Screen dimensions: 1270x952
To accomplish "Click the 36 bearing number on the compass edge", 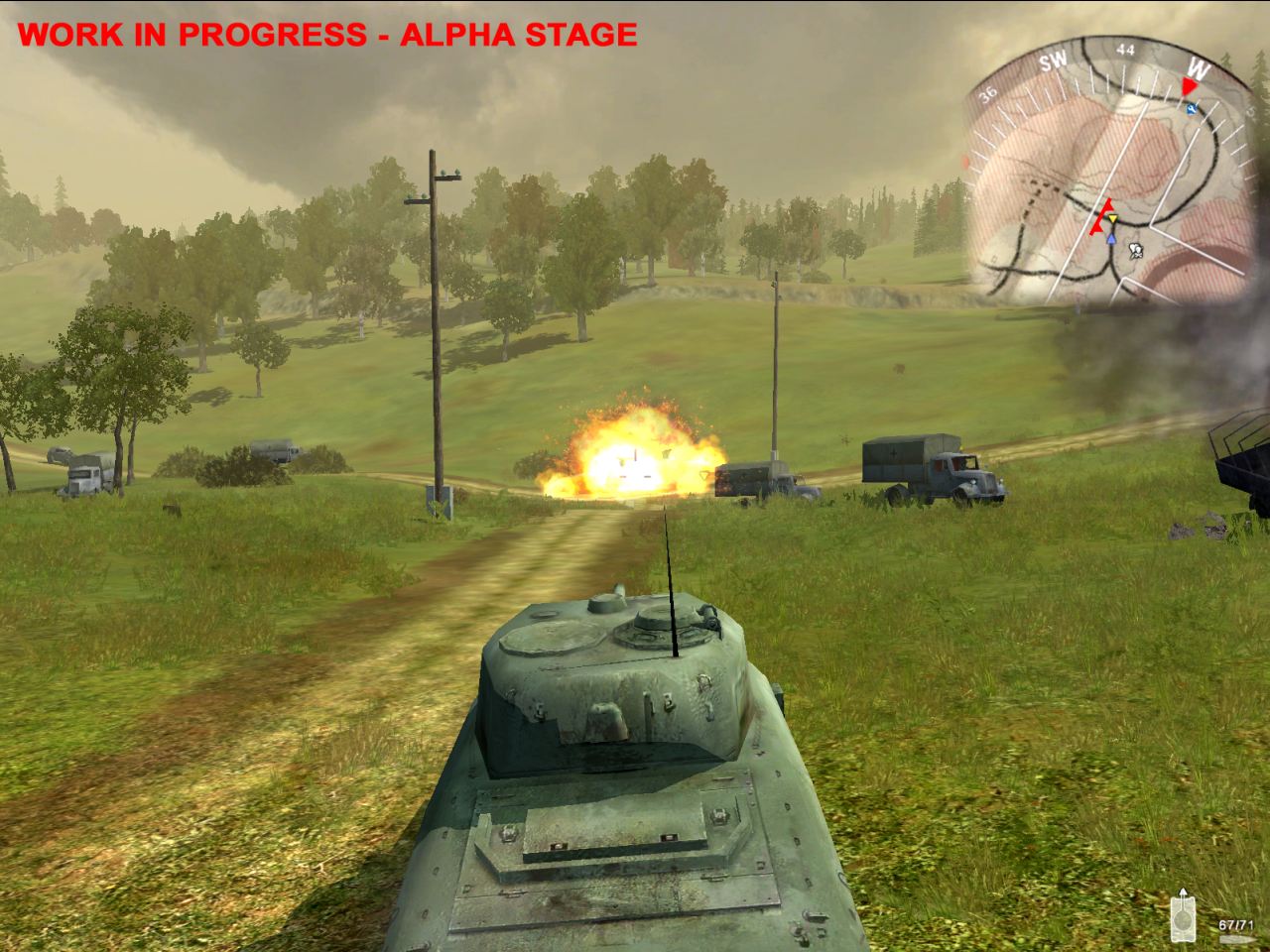I will 986,94.
